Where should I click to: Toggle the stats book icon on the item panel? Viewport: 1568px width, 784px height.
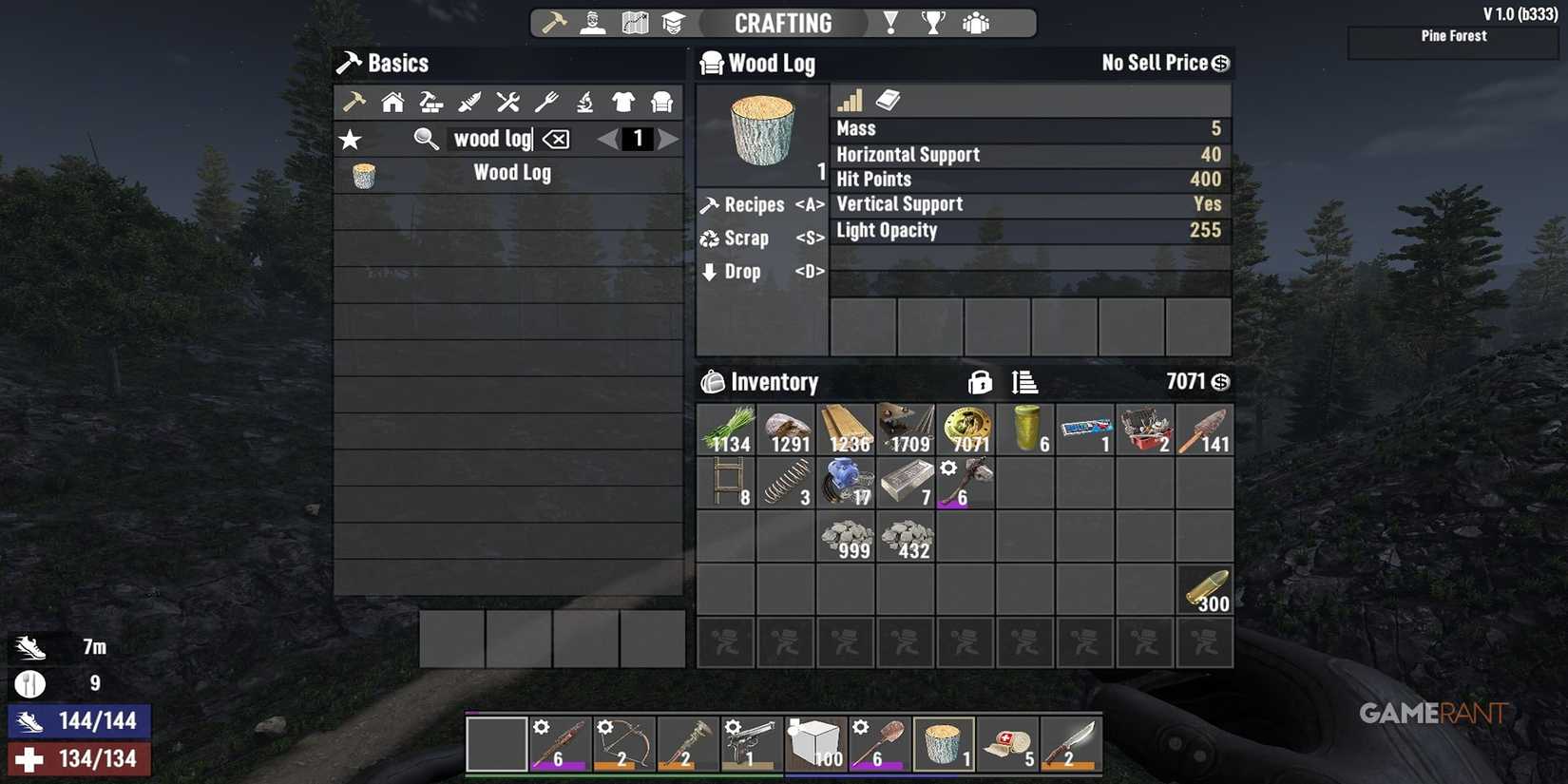888,100
